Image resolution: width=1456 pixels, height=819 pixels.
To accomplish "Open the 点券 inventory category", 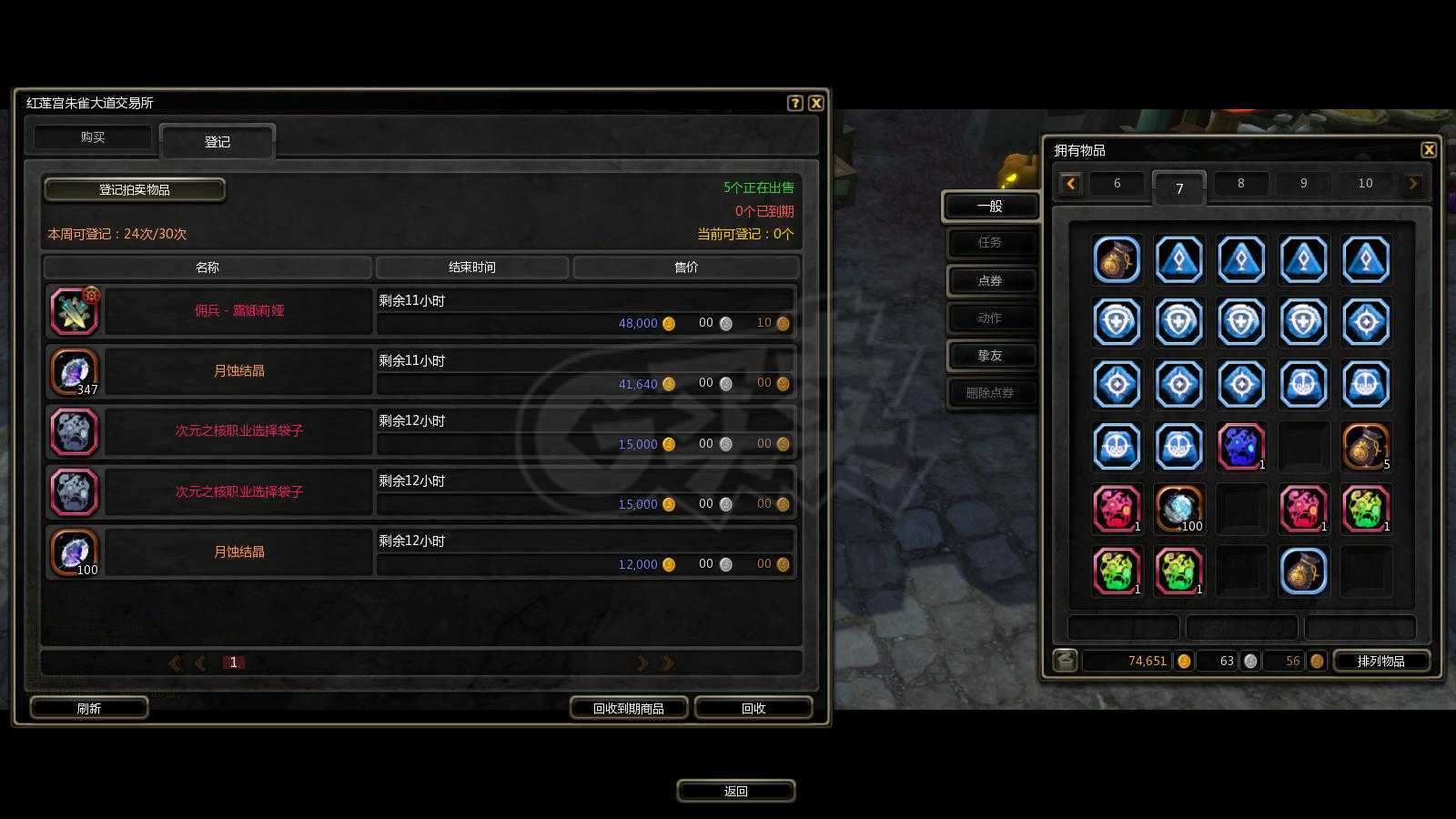I will [989, 281].
